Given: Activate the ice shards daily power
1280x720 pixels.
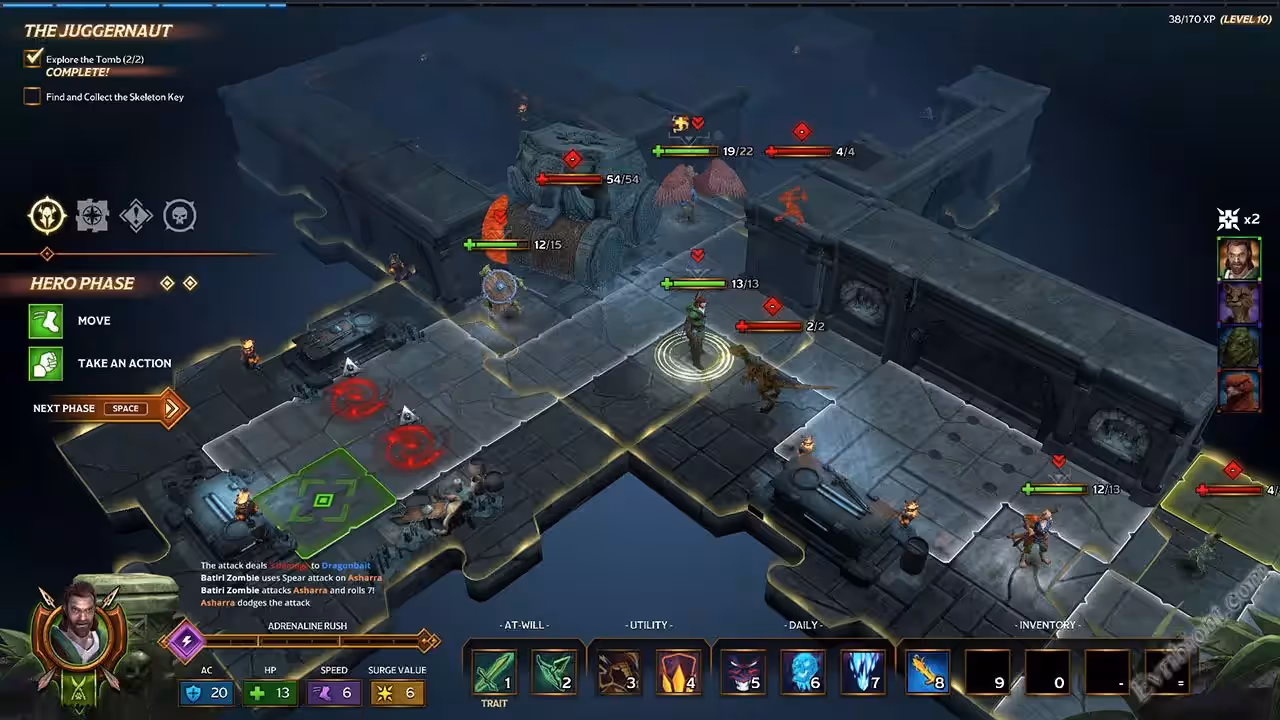Looking at the screenshot, I should tap(864, 671).
